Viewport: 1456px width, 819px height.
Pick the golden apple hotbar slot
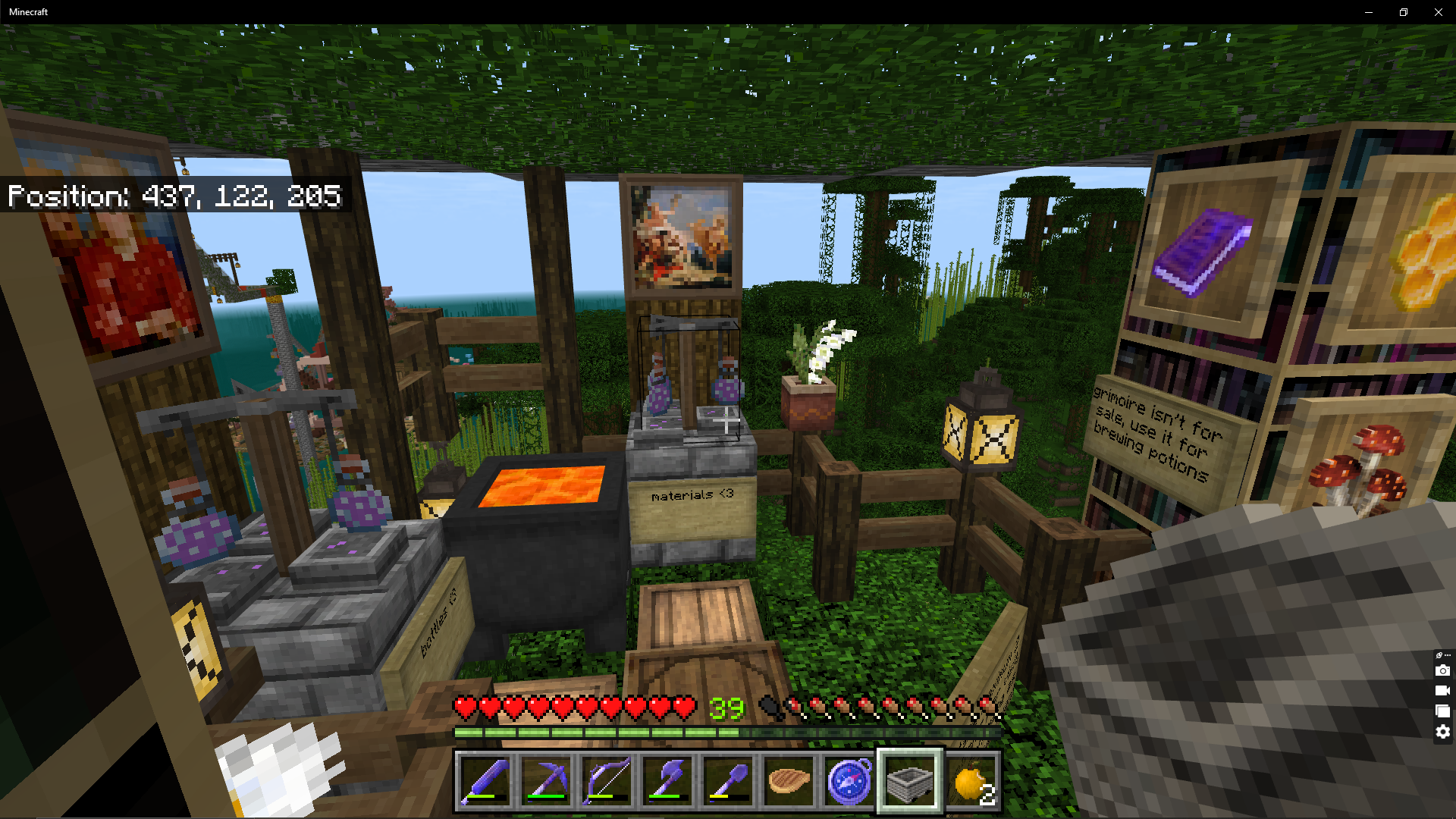point(971,782)
